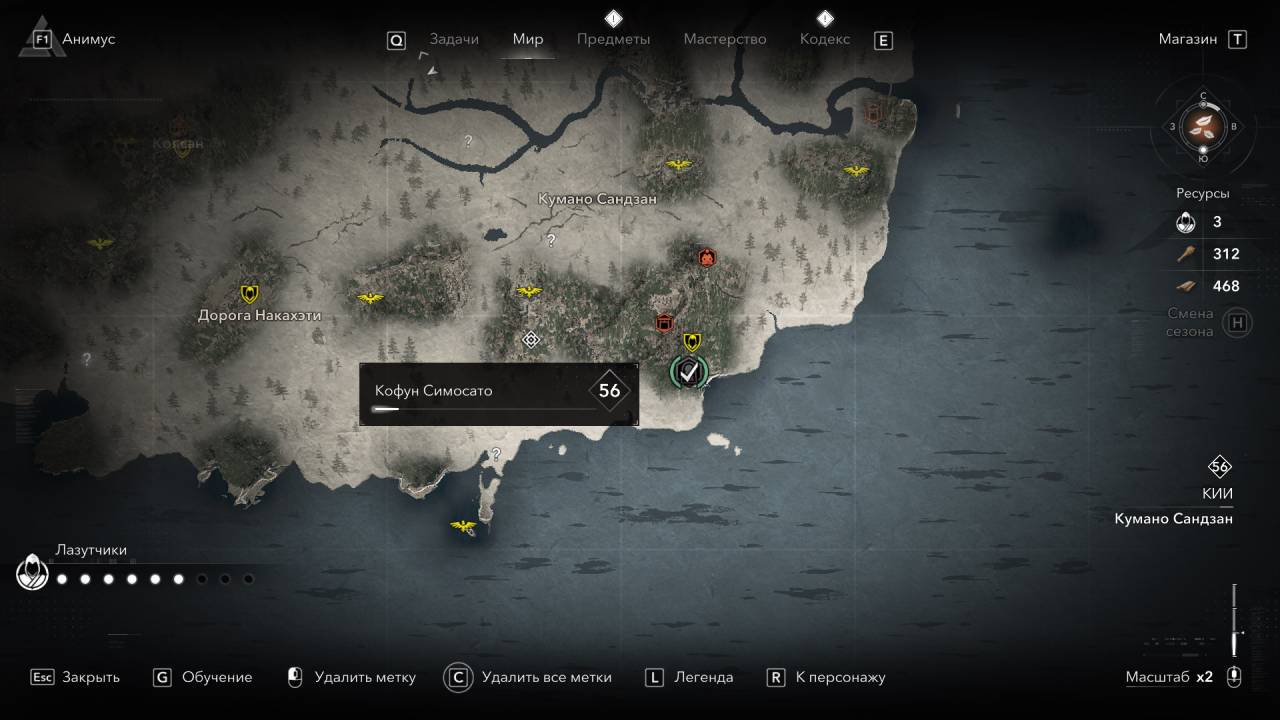Open the Обучение tutorial

click(216, 677)
